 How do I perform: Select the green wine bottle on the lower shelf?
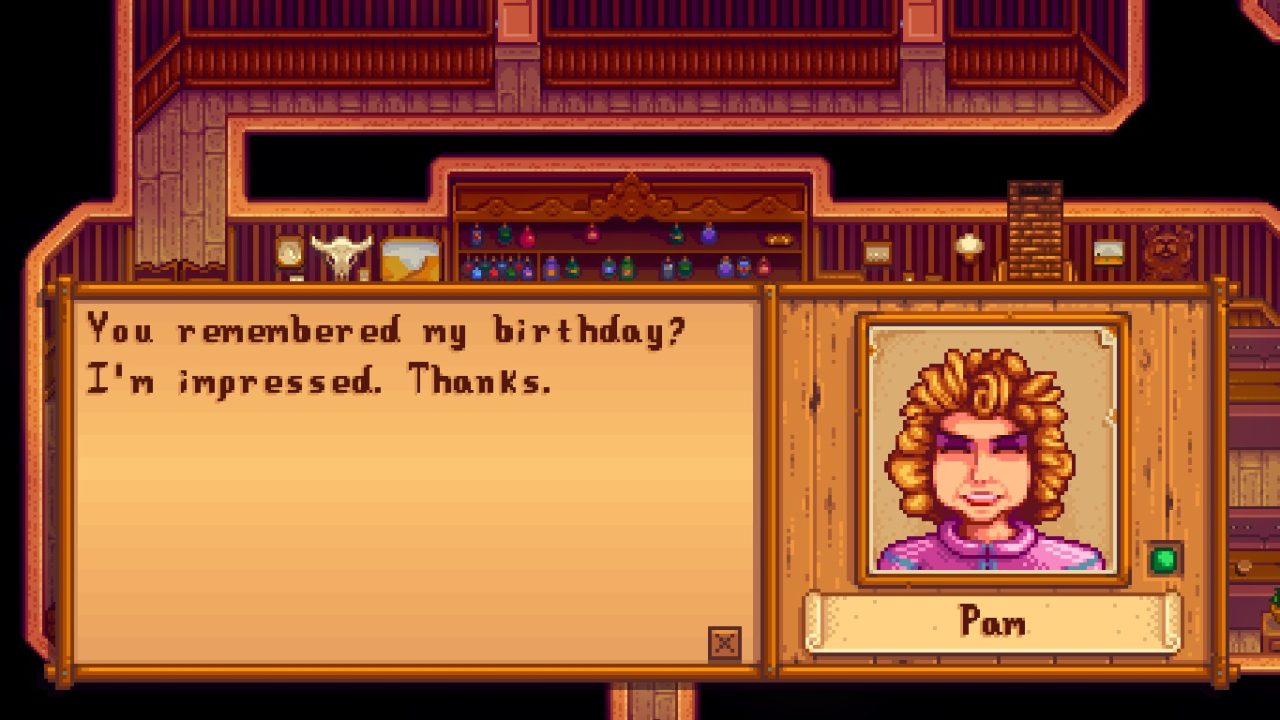(x=627, y=266)
